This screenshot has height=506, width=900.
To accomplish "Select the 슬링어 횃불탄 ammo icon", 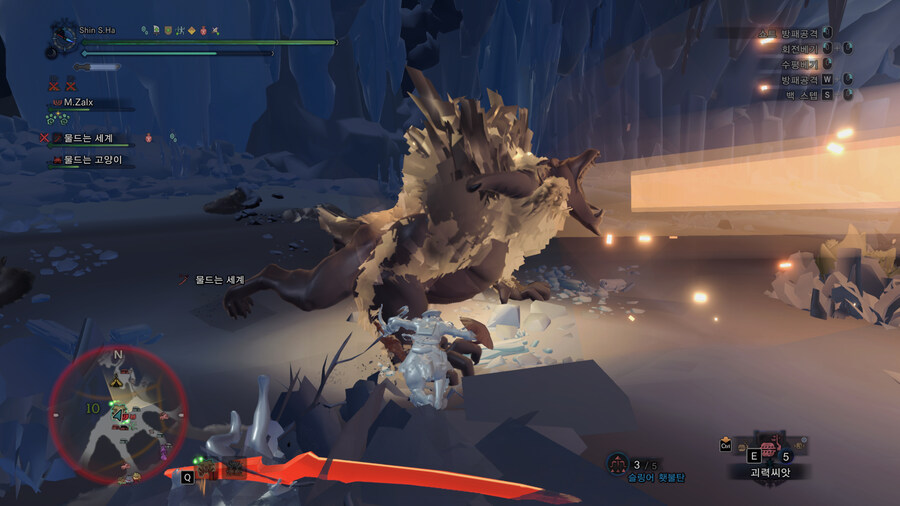I will click(618, 463).
